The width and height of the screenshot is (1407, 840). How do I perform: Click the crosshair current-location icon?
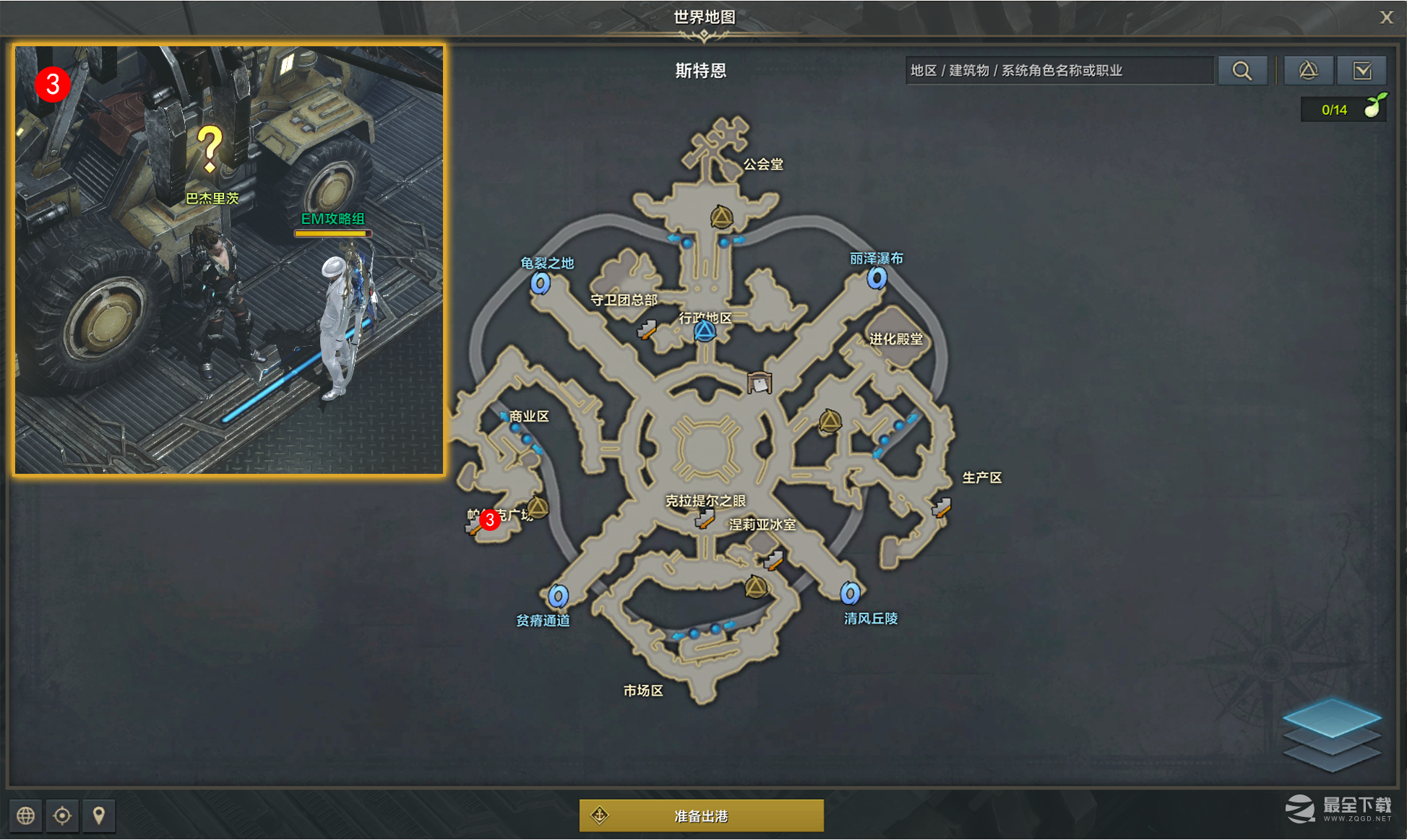[62, 815]
